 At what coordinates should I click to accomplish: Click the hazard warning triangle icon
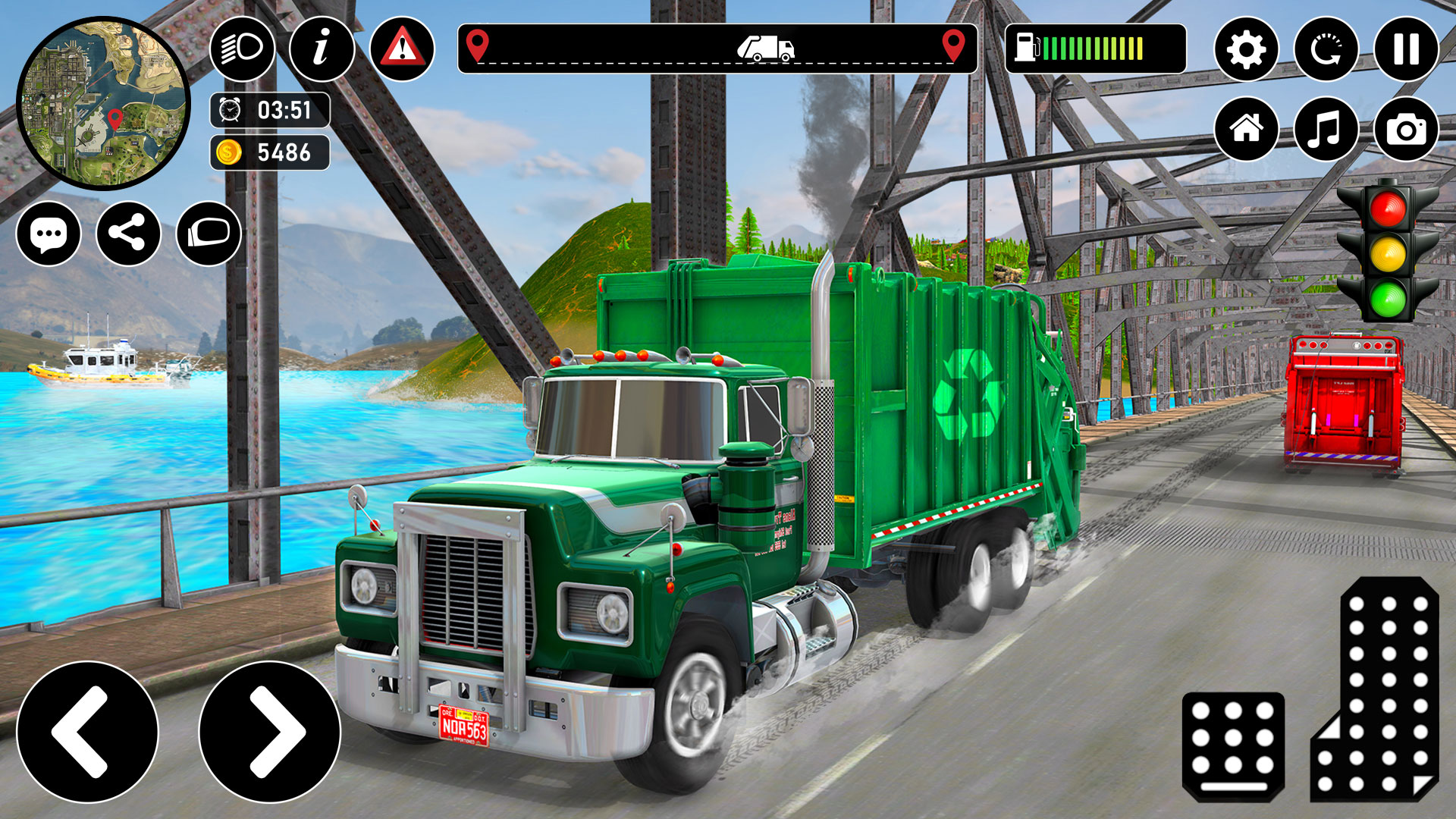(403, 50)
